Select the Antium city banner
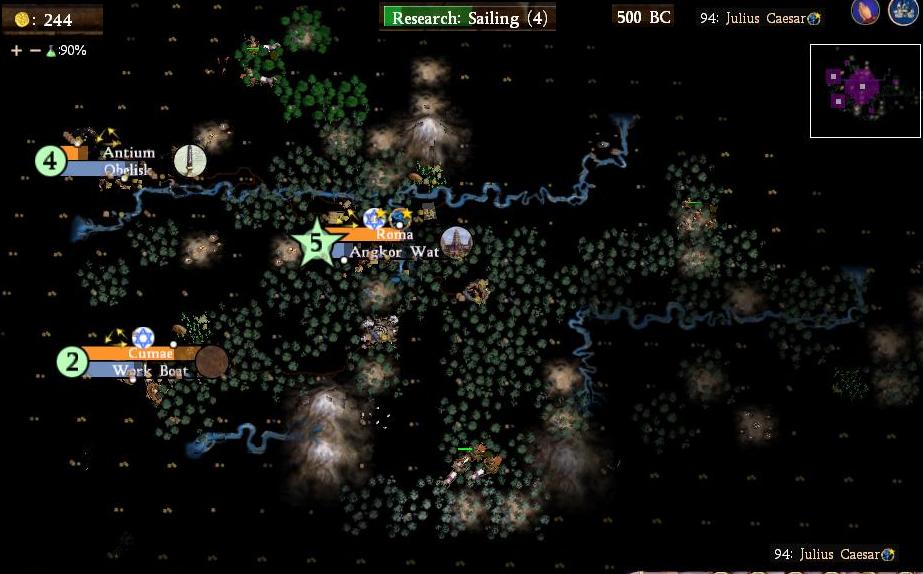Viewport: 923px width, 574px height. tap(128, 153)
